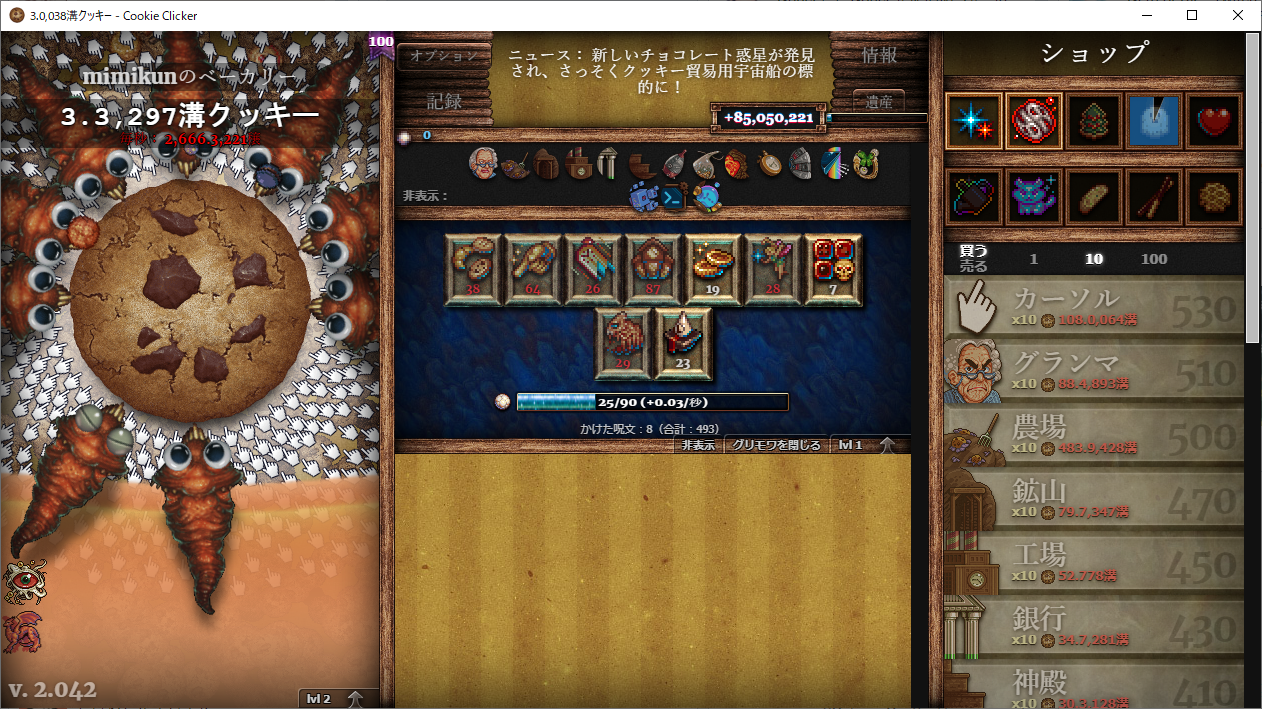1262x709 pixels.
Task: Open the オプション options menu
Action: pos(443,56)
